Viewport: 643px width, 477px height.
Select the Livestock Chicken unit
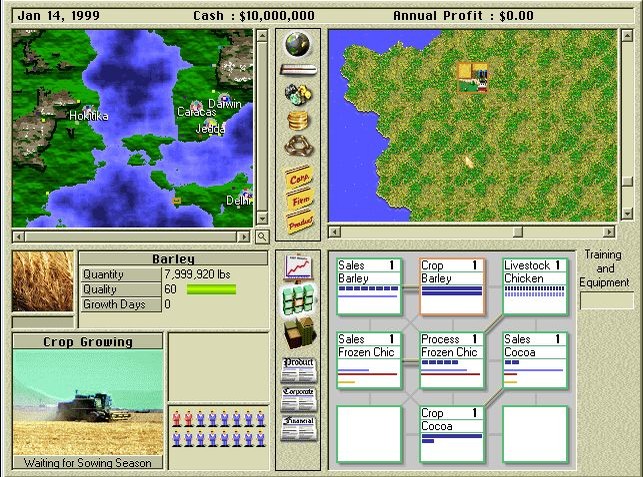(535, 286)
